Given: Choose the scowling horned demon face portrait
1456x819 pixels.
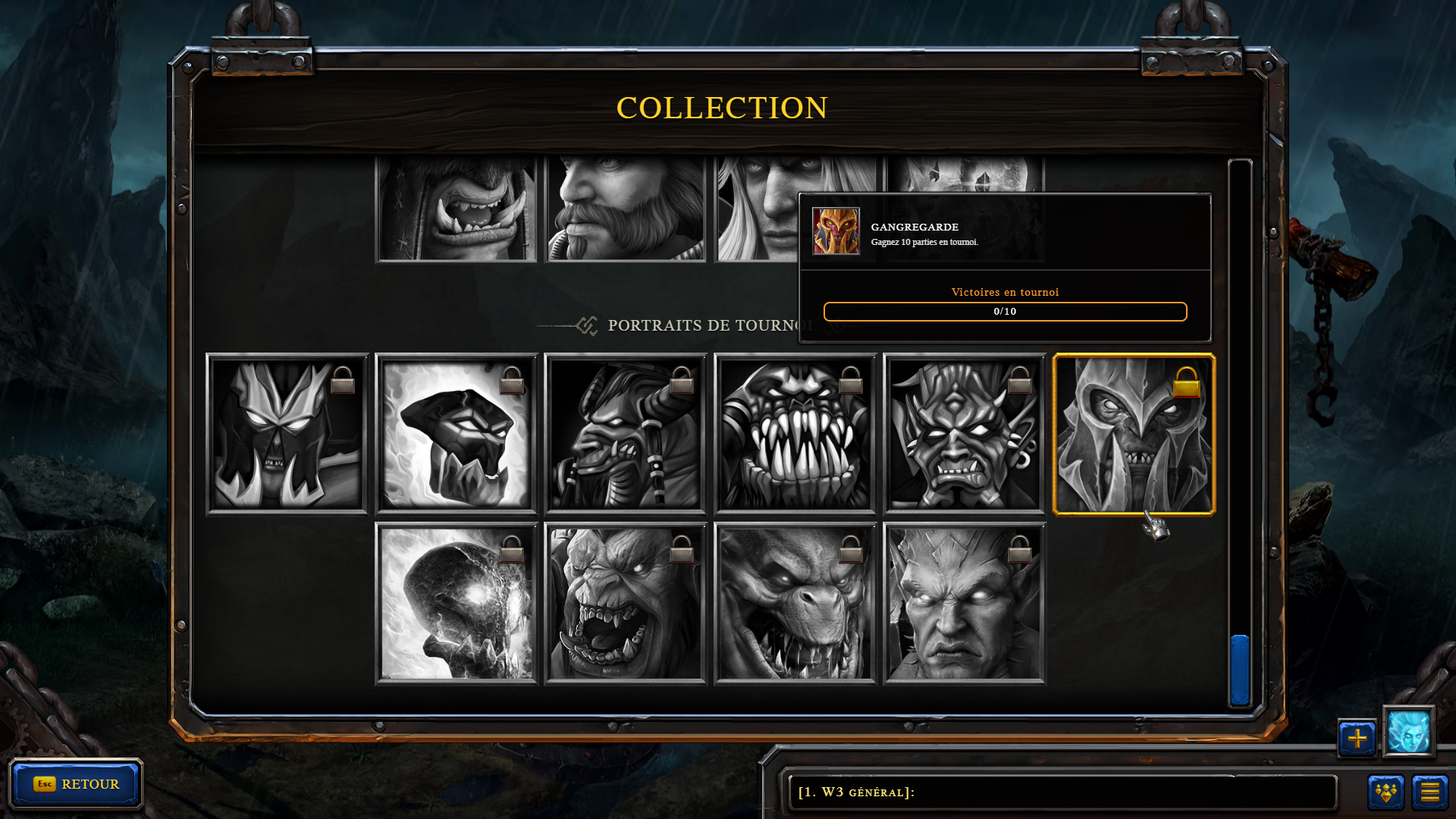Looking at the screenshot, I should pyautogui.click(x=964, y=435).
